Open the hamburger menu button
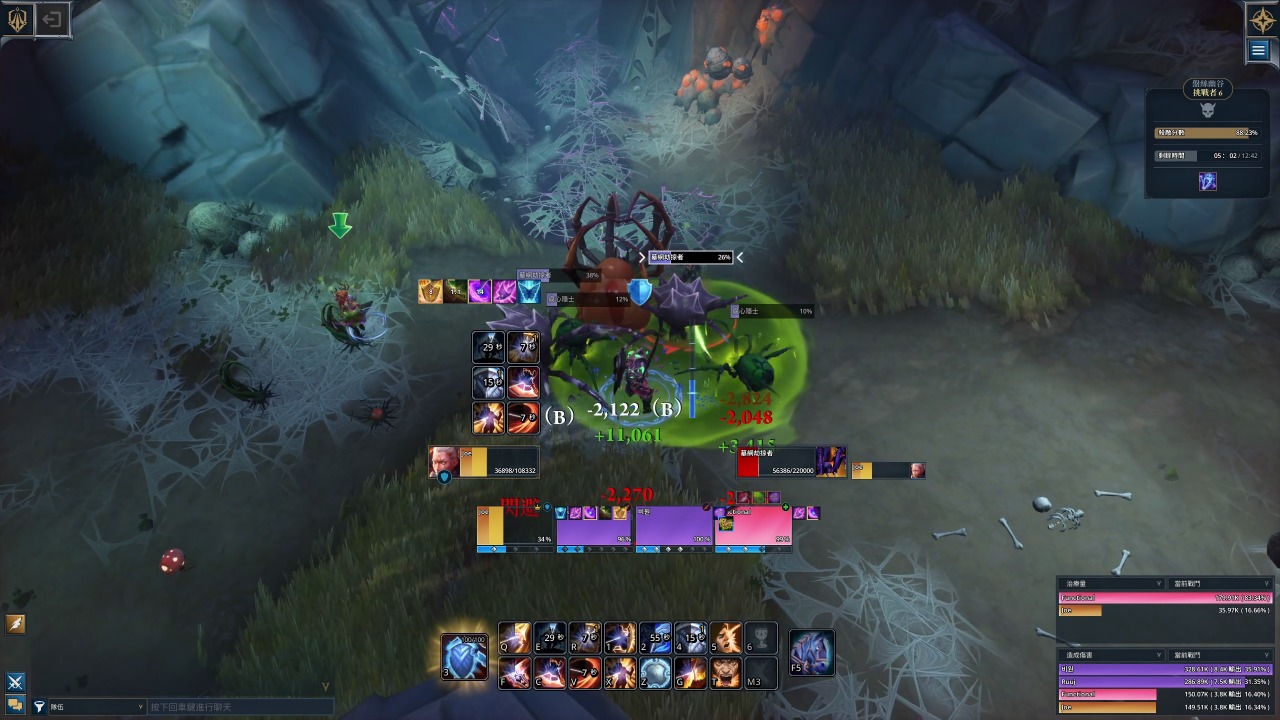The width and height of the screenshot is (1280, 720). click(x=1259, y=51)
